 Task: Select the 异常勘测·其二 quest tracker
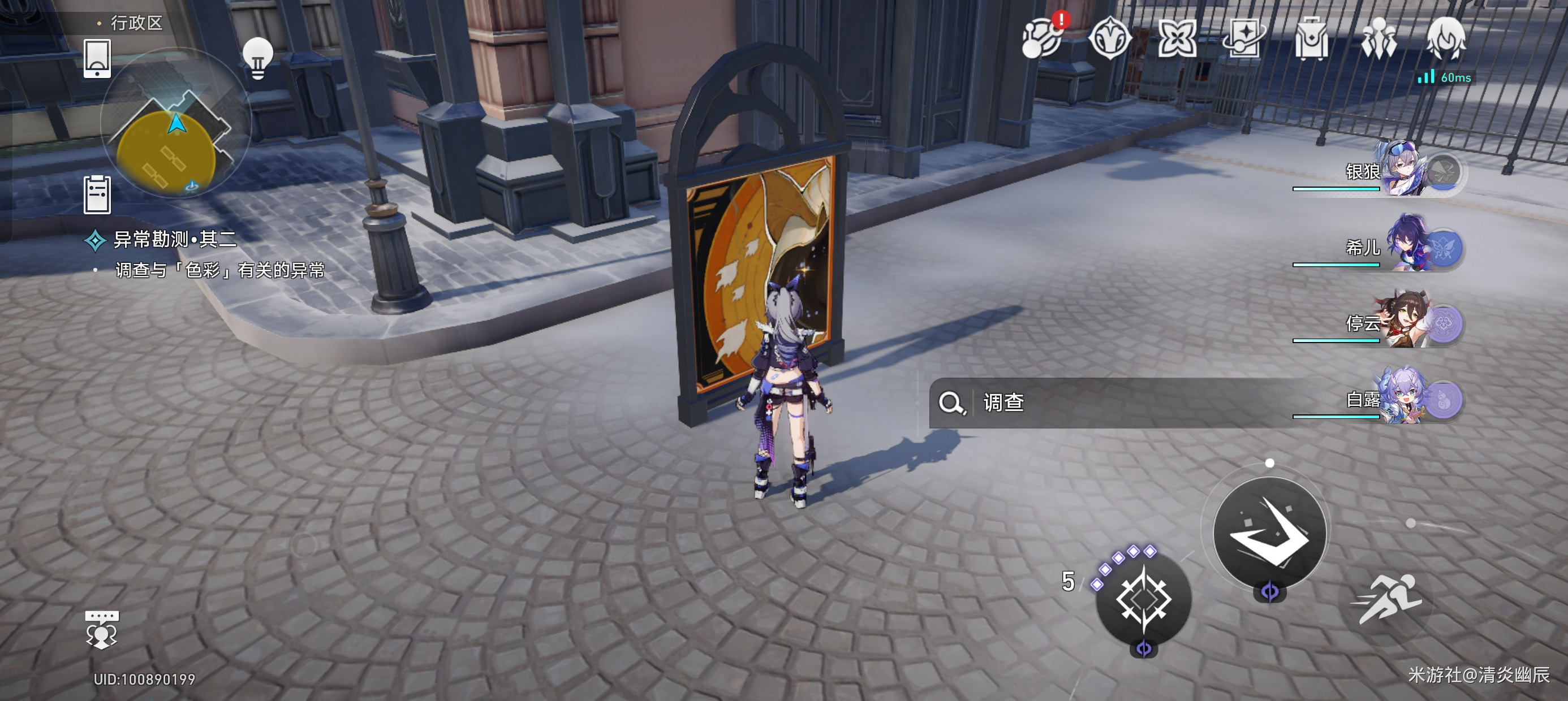click(x=174, y=240)
